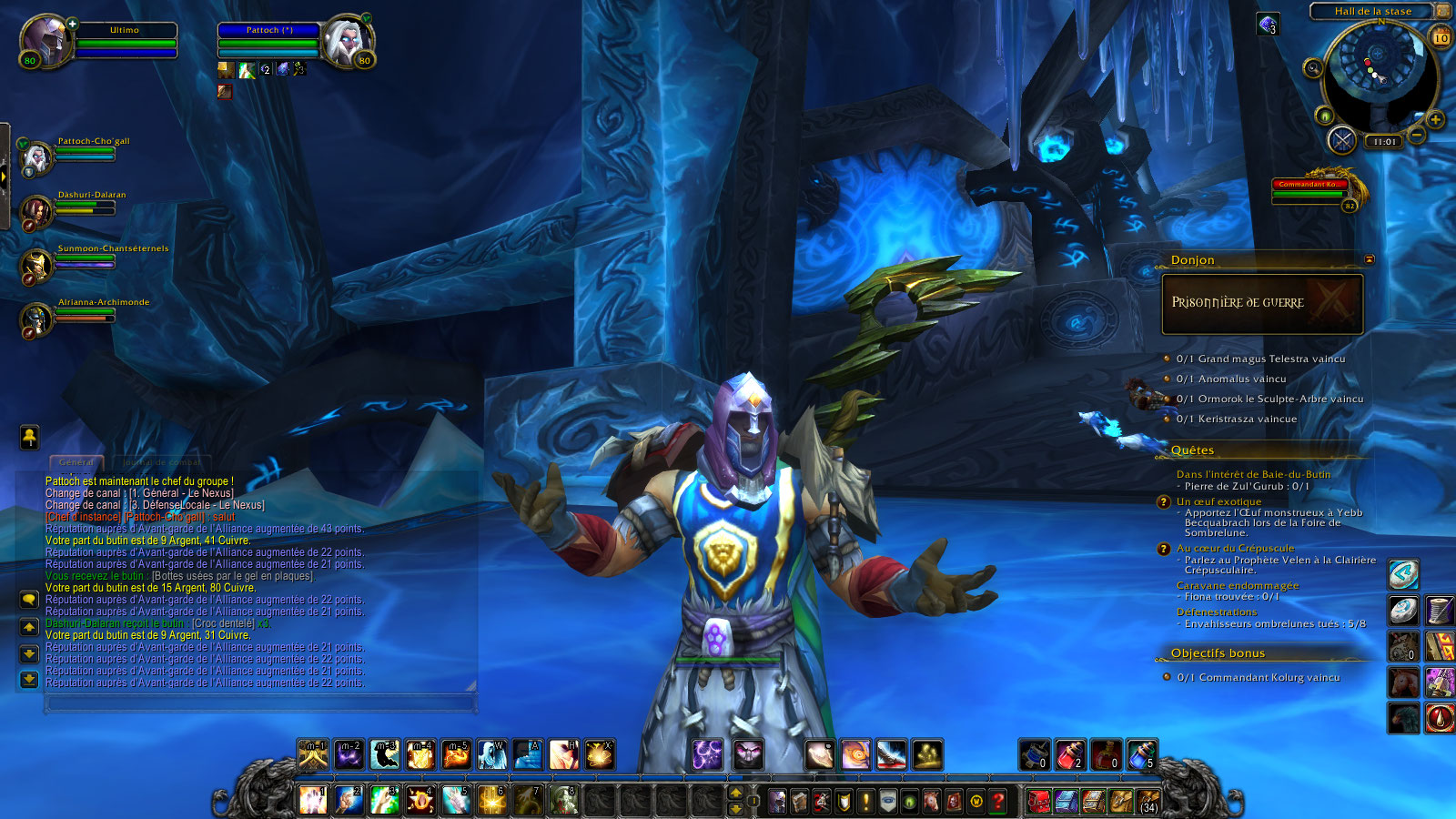Zoom out the minimap with the minus button
The width and height of the screenshot is (1456, 819).
point(1417,136)
